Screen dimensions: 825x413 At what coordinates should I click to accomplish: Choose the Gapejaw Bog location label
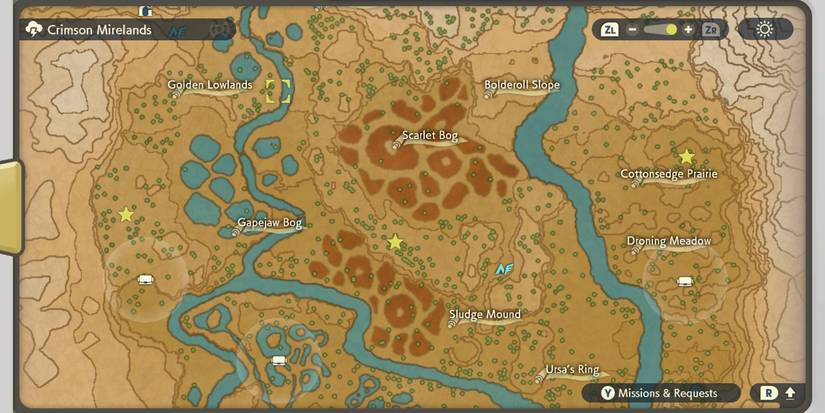coord(269,223)
